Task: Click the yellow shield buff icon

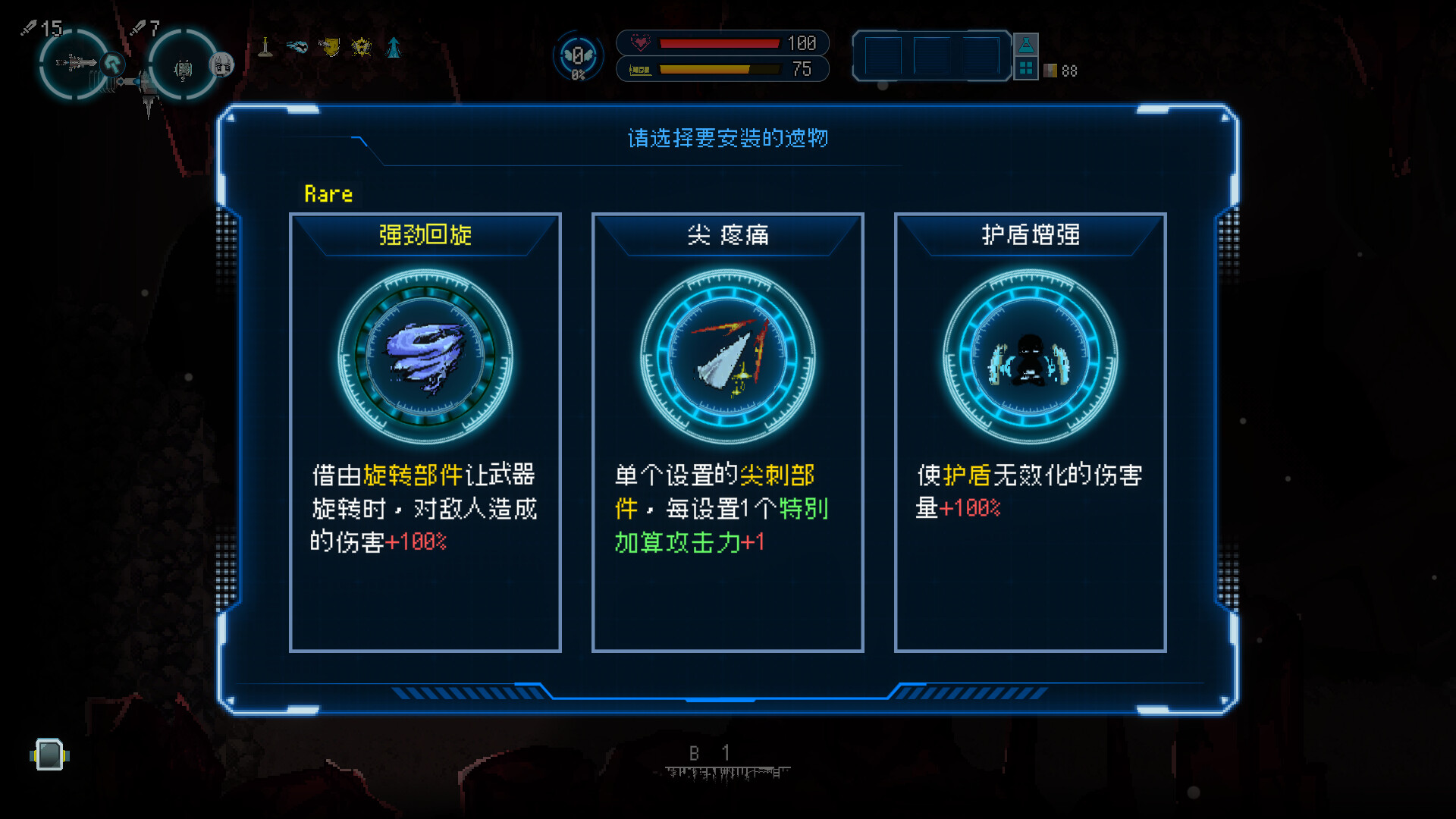Action: click(331, 46)
